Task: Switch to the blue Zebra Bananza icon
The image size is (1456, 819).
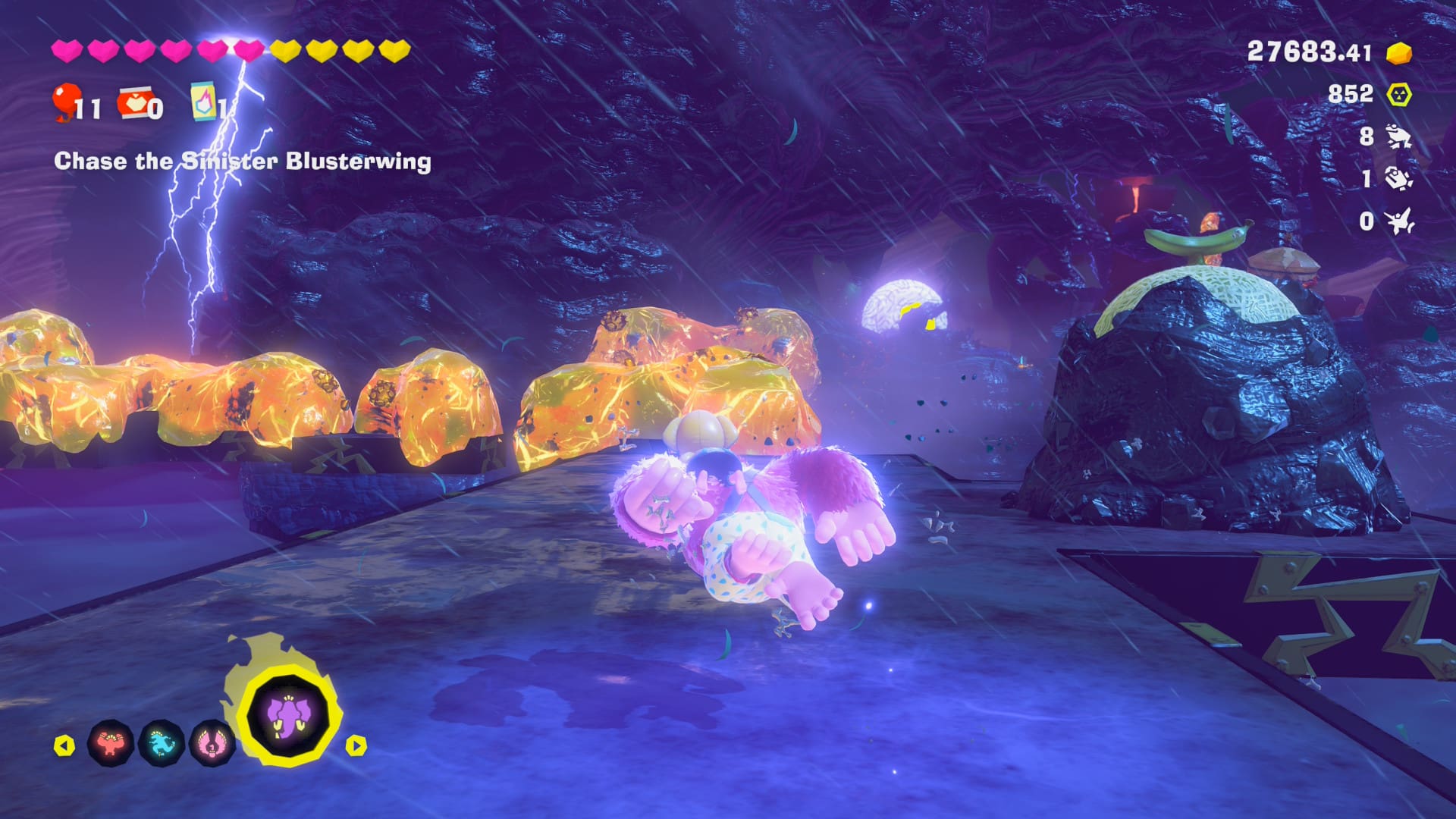Action: (x=162, y=743)
